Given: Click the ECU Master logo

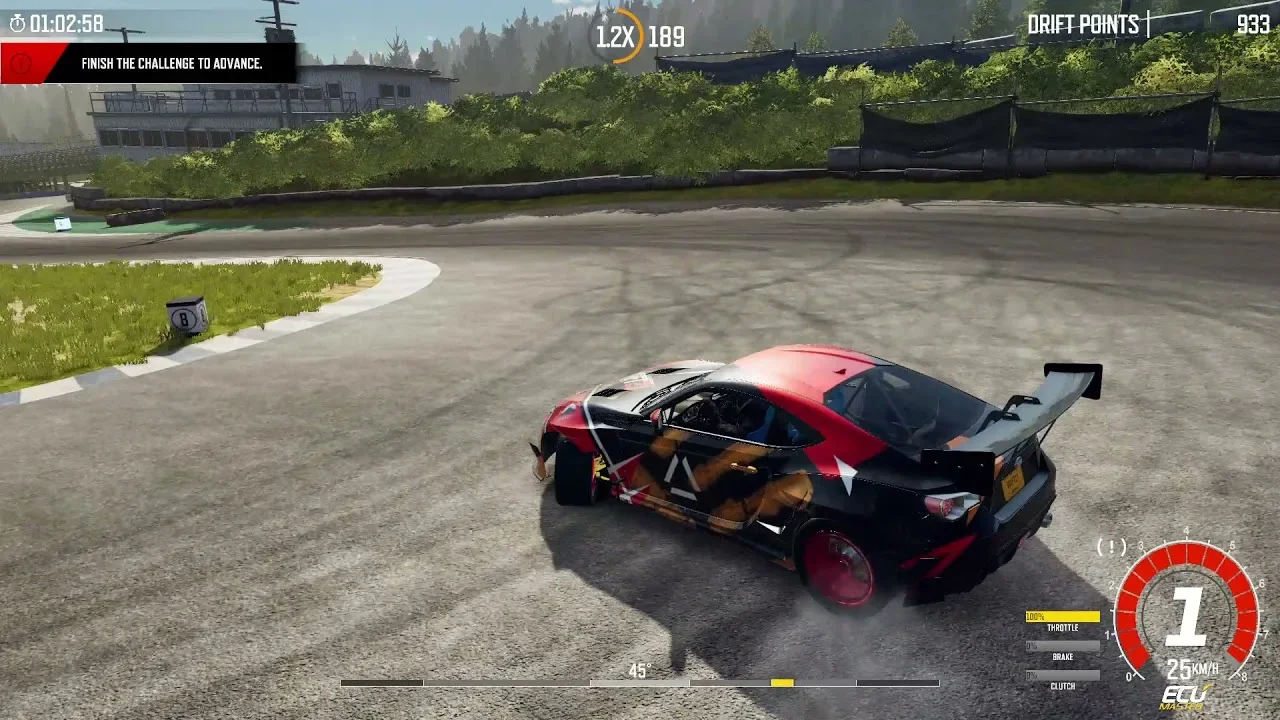Looking at the screenshot, I should click(x=1186, y=697).
